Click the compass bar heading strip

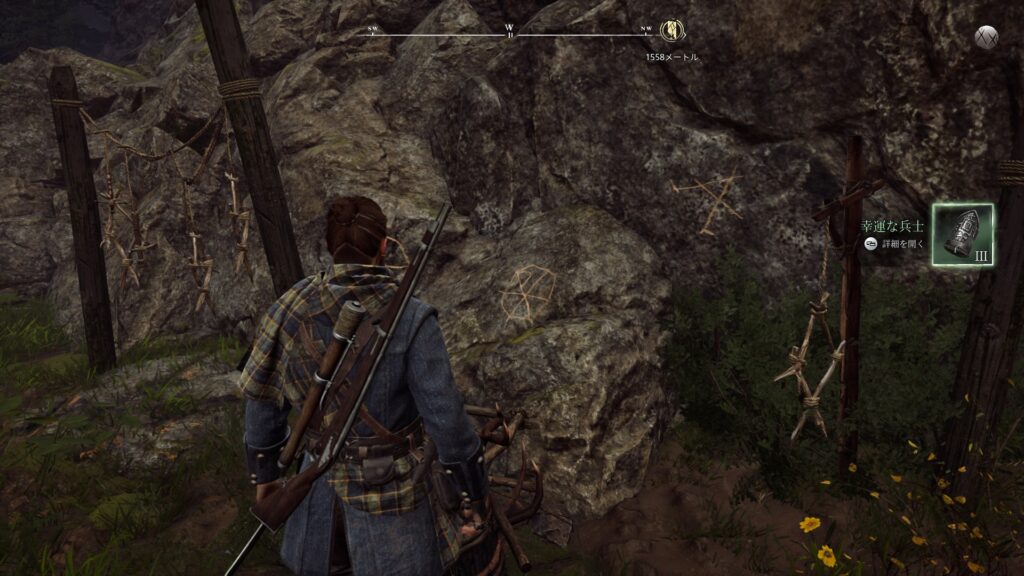tap(510, 33)
